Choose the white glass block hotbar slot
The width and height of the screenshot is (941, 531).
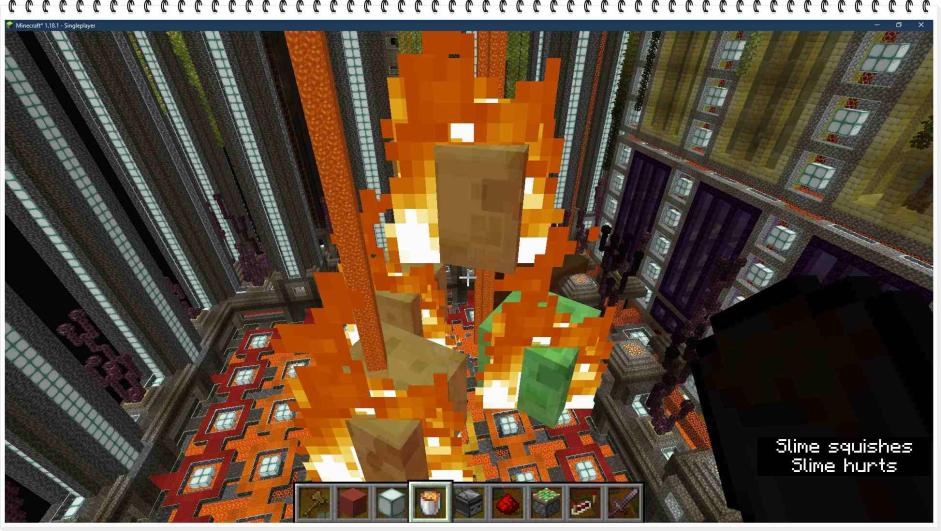click(391, 501)
